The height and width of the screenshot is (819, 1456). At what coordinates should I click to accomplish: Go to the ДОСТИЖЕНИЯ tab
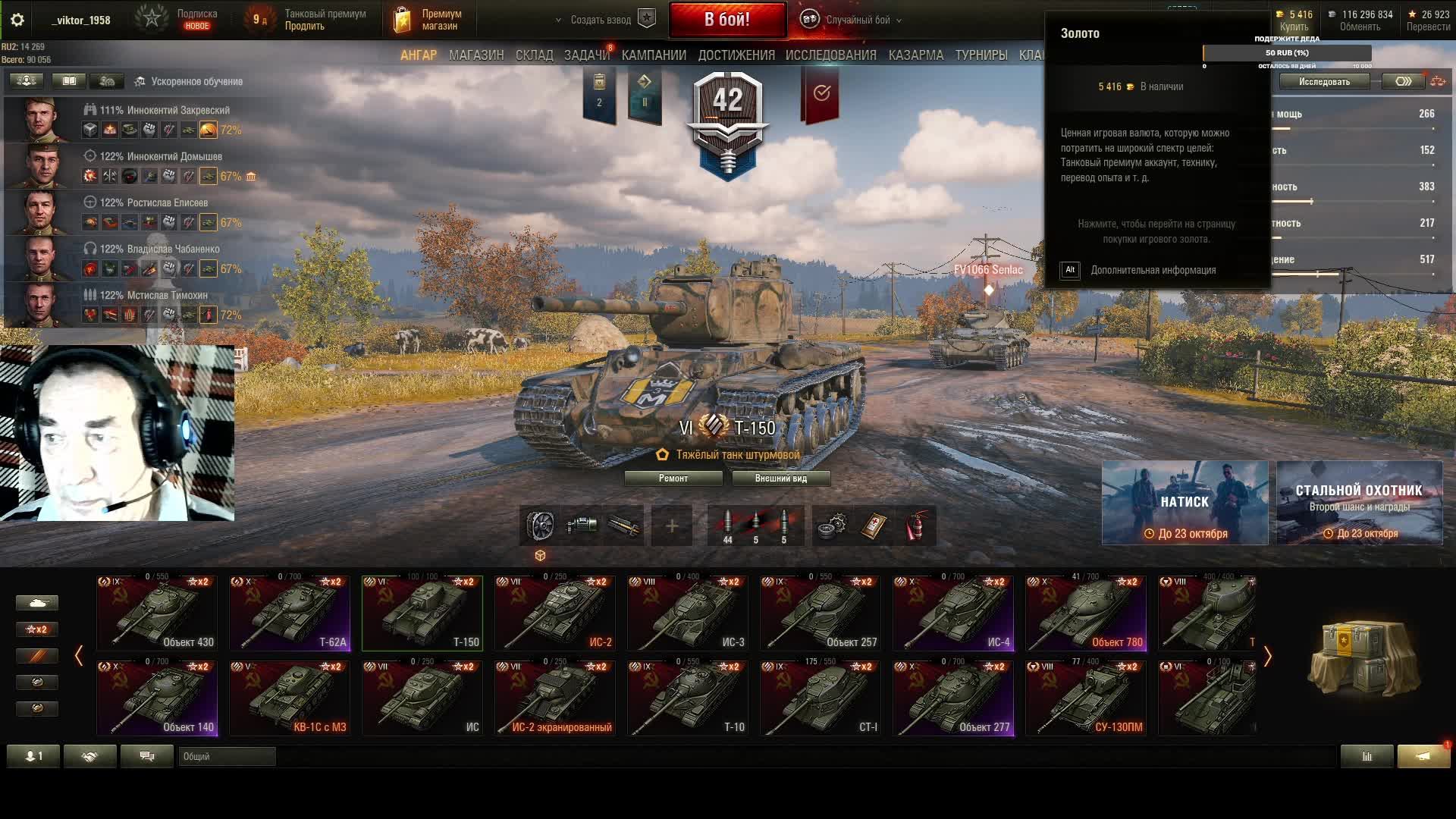pos(736,55)
